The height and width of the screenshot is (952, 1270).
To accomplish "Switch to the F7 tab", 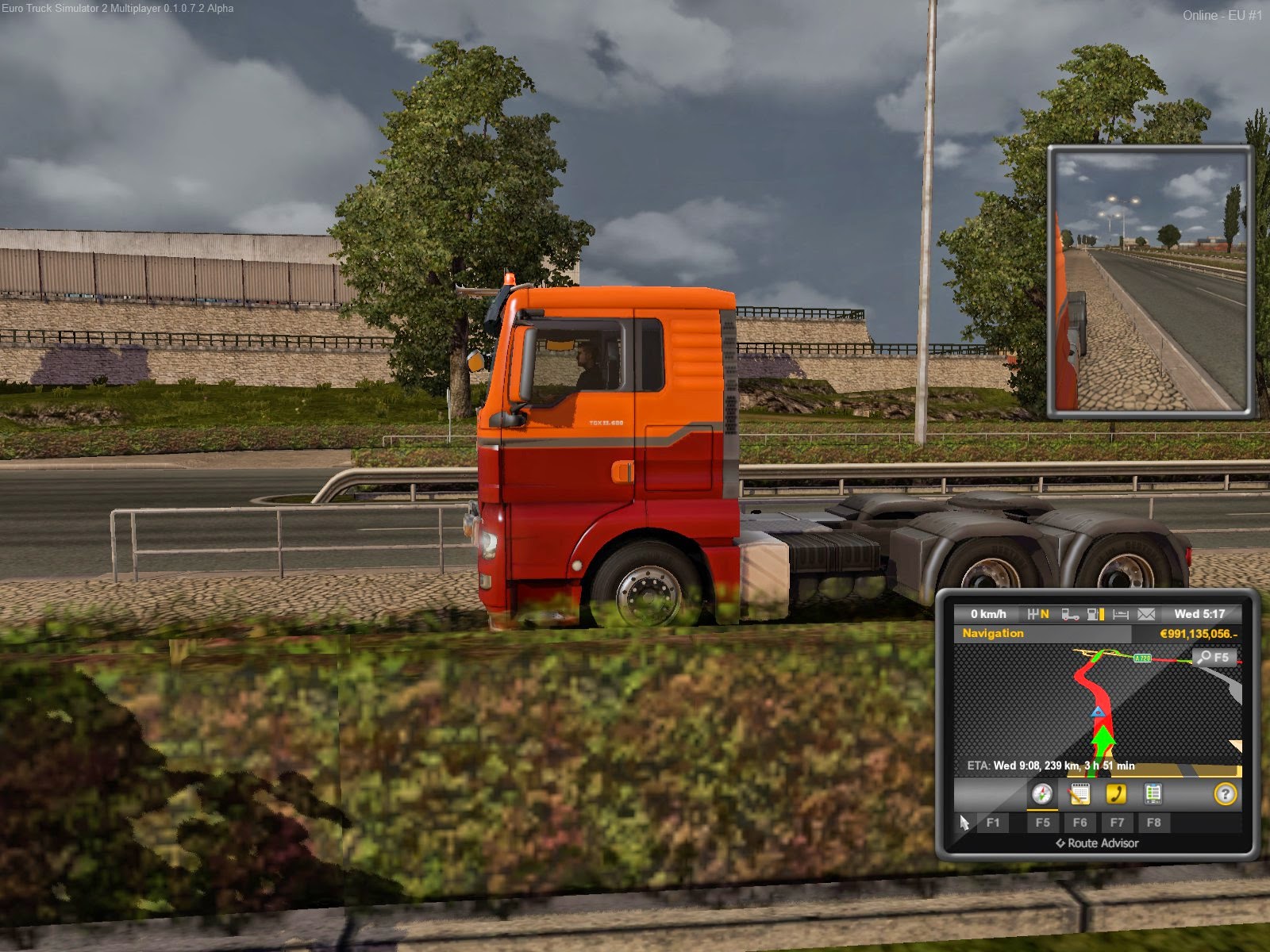I will click(x=1117, y=823).
